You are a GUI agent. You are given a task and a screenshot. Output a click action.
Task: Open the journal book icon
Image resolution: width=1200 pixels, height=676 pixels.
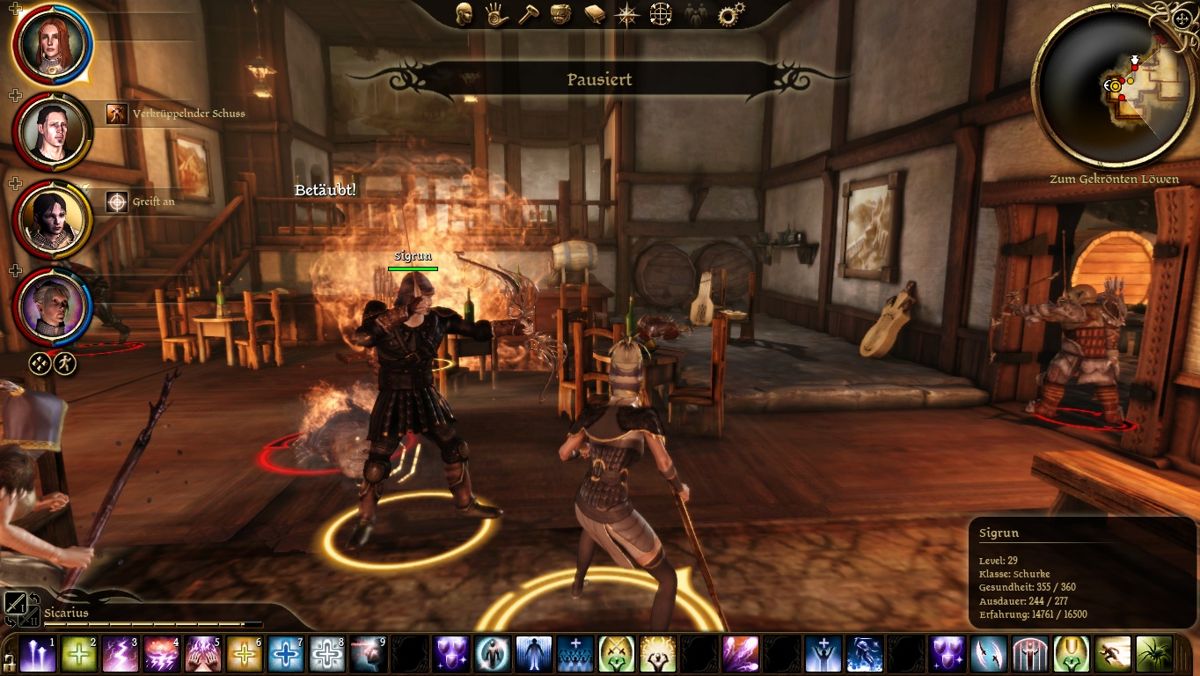[594, 14]
